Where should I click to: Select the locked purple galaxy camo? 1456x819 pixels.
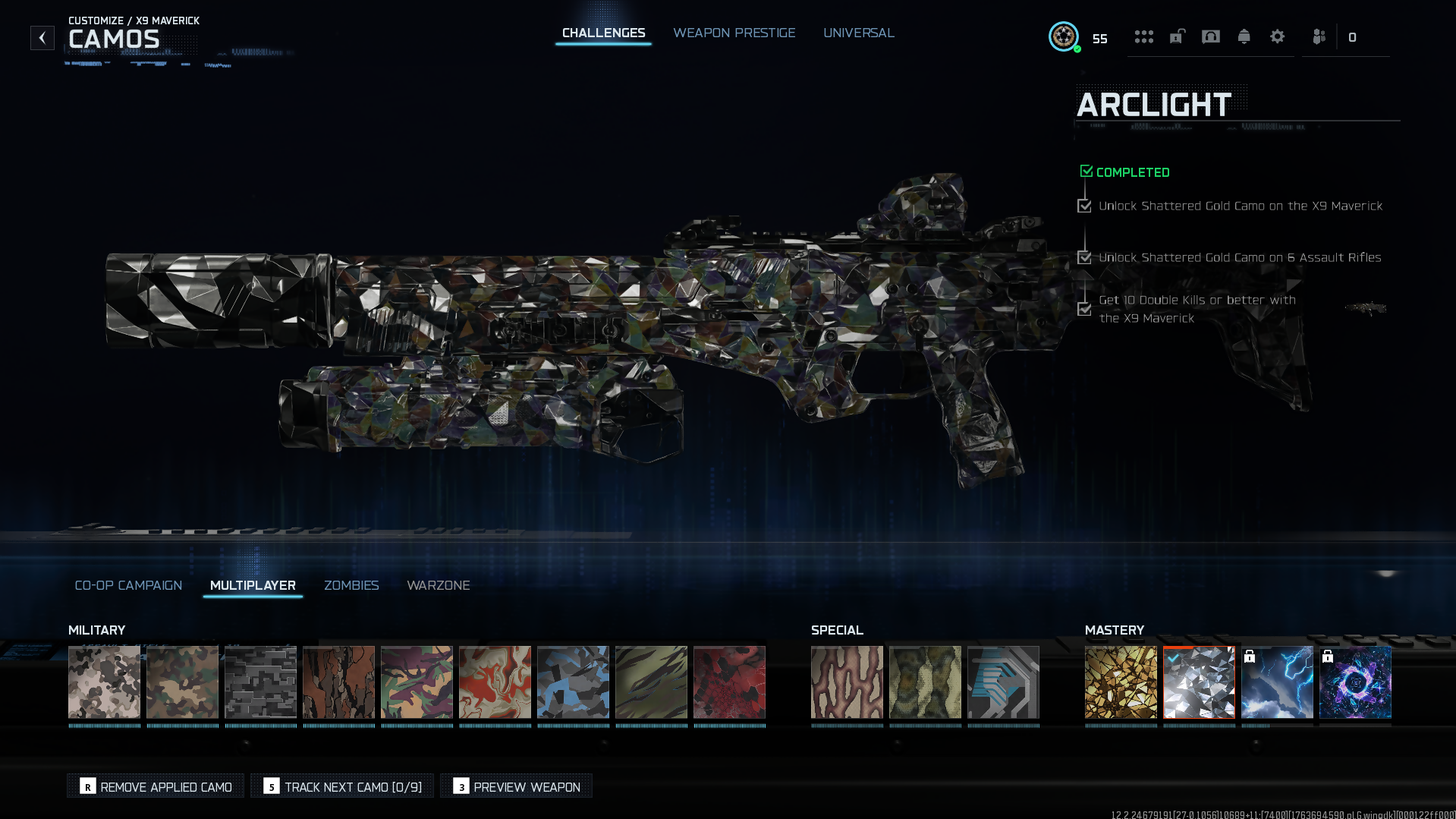click(x=1355, y=682)
